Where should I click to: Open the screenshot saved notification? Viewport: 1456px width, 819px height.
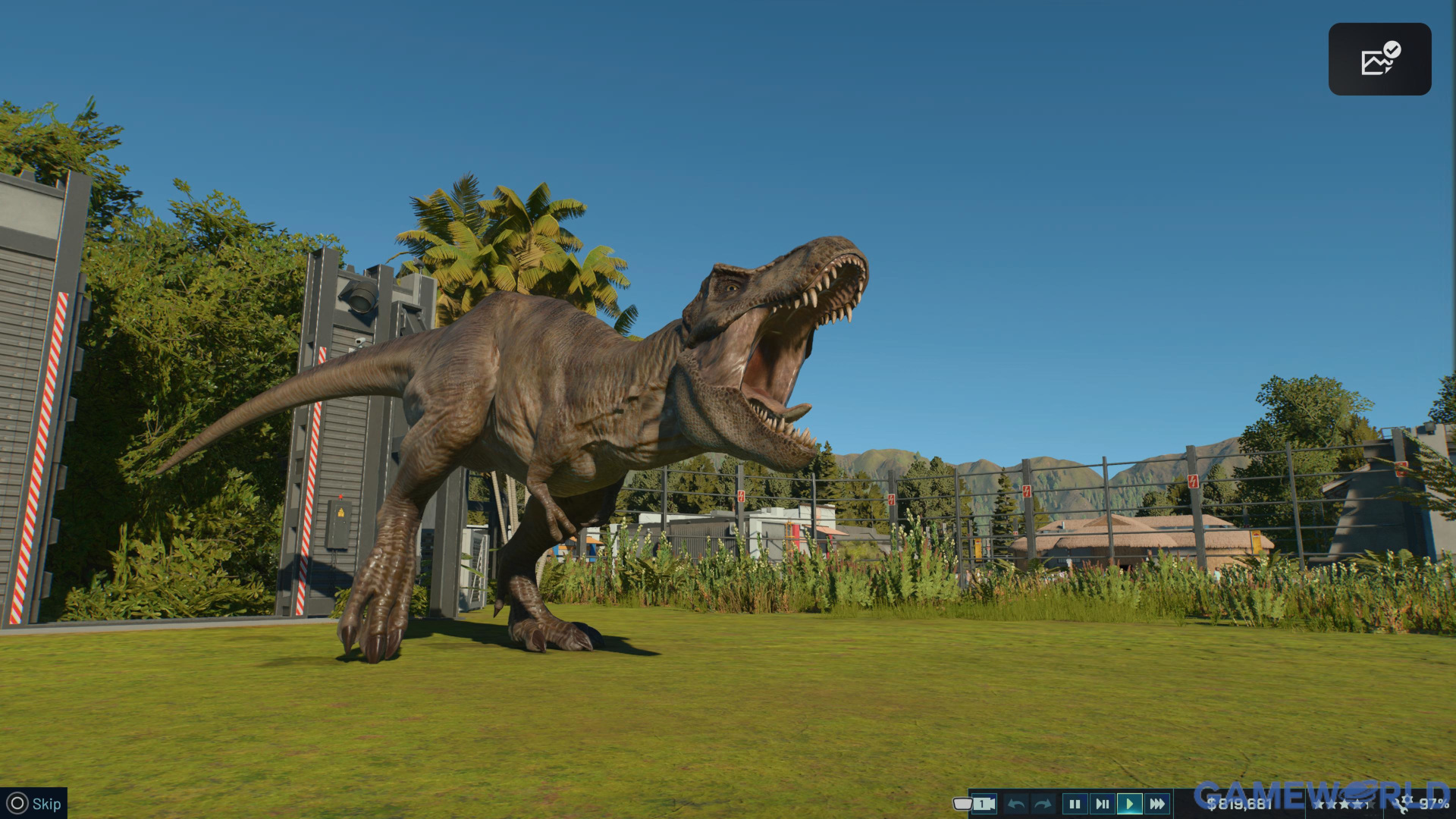[x=1379, y=59]
